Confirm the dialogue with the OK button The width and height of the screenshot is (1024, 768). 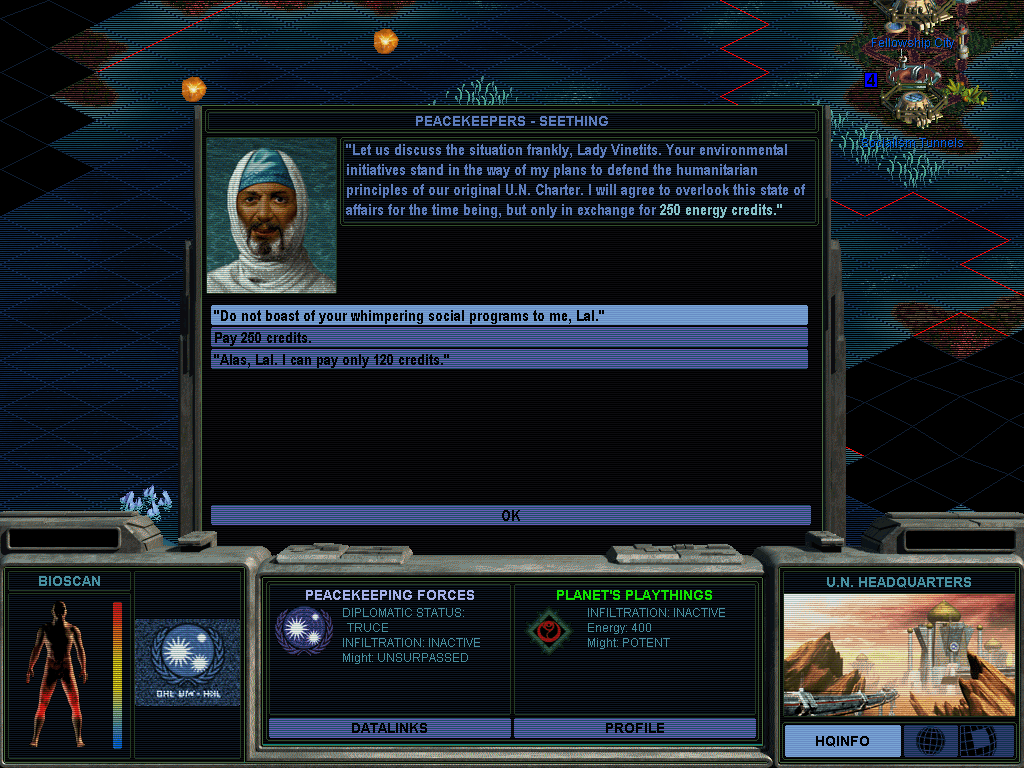(x=510, y=516)
